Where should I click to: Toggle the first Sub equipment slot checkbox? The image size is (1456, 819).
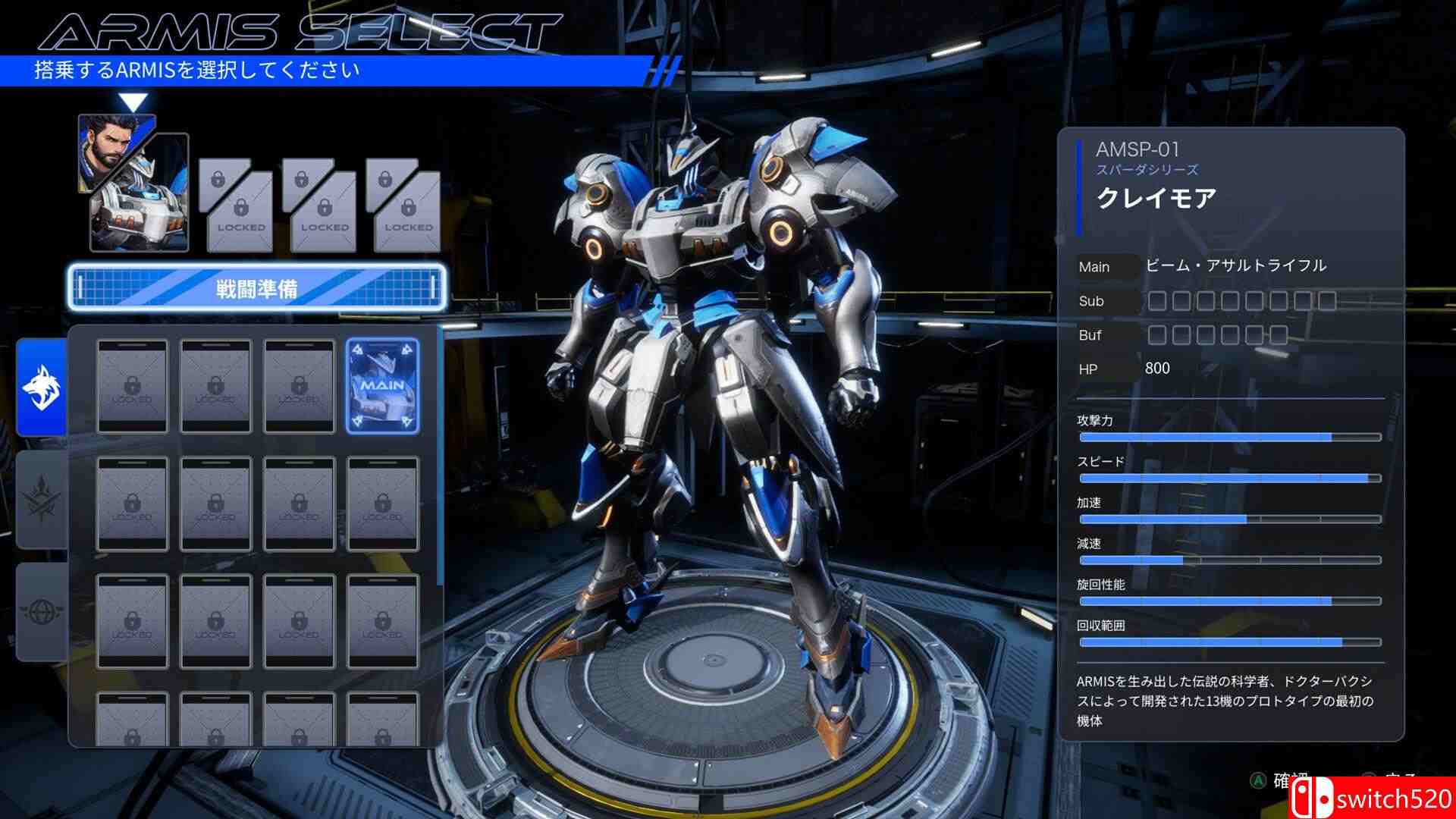tap(1156, 301)
